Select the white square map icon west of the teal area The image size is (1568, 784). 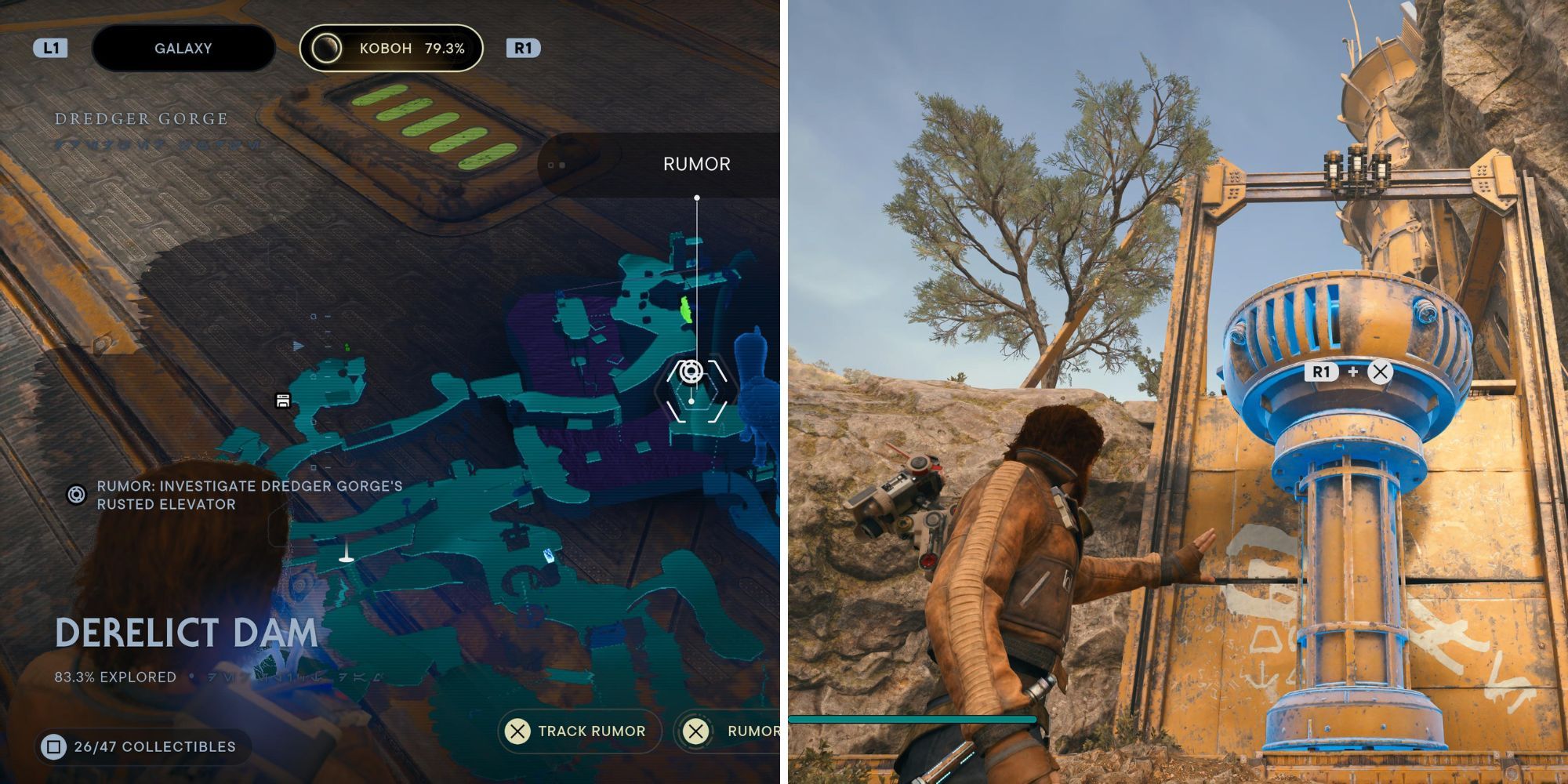click(x=283, y=401)
